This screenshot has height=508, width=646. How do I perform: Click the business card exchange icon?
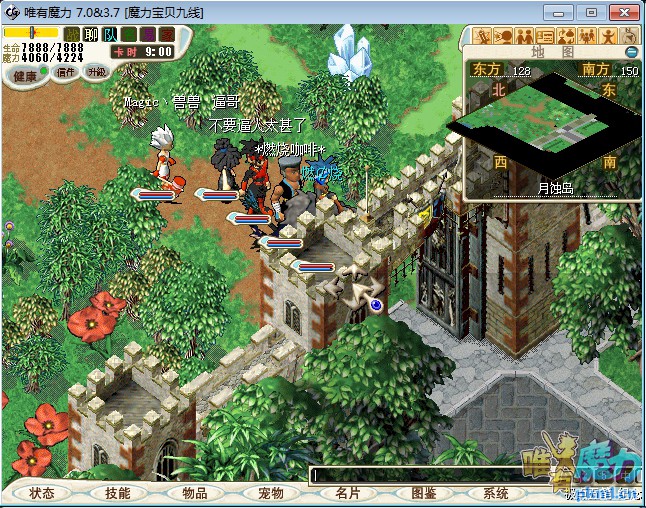point(545,36)
